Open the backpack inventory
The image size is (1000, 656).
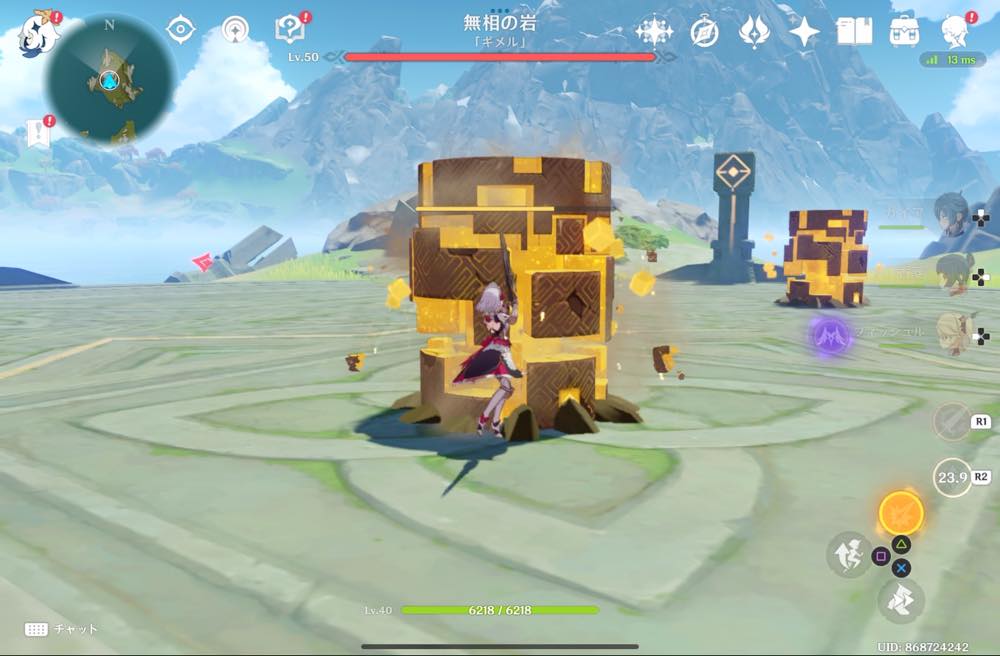coord(905,32)
